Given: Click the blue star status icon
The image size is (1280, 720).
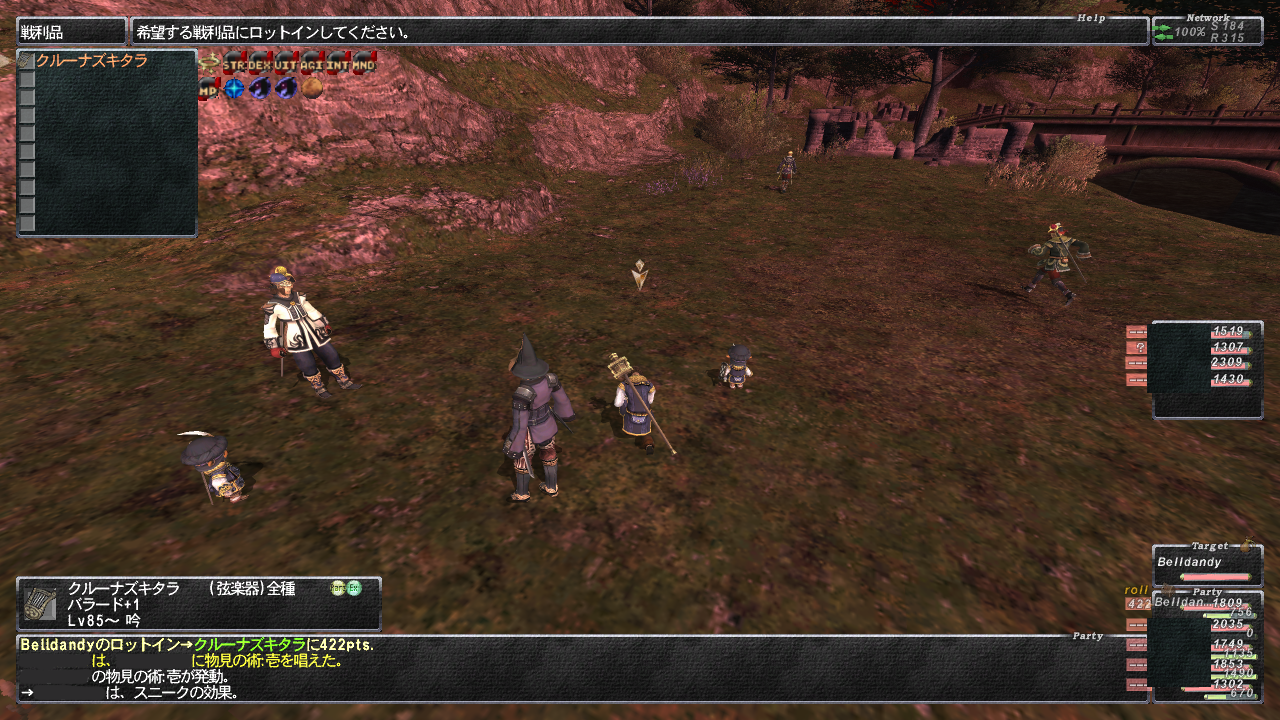Looking at the screenshot, I should tap(234, 89).
